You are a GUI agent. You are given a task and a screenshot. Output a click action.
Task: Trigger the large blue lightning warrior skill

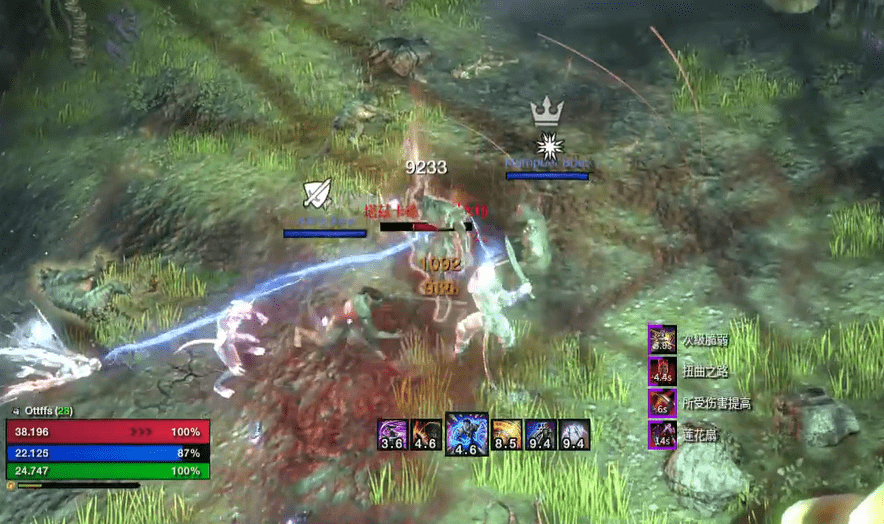466,435
